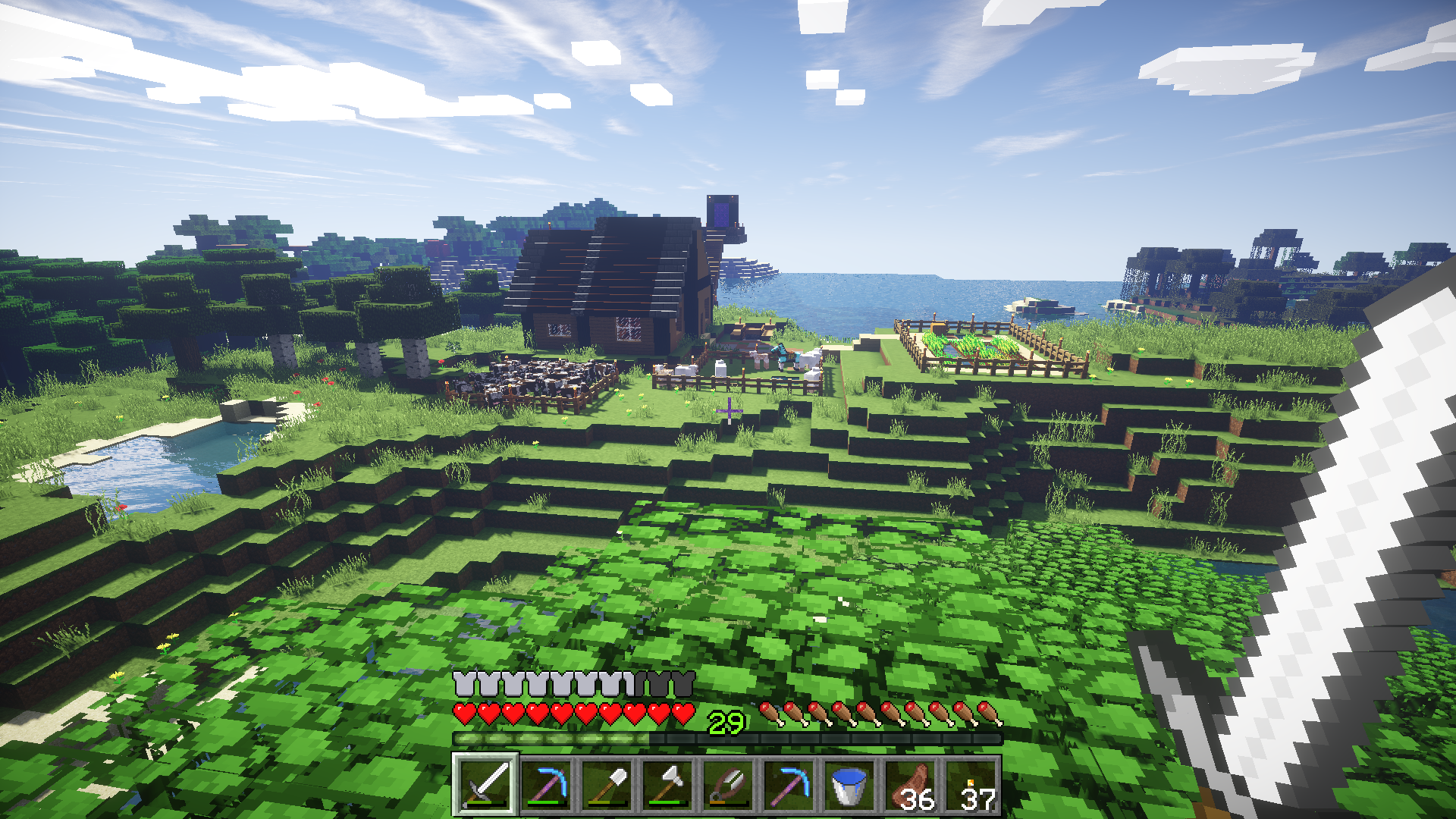This screenshot has width=1456, height=819.
Task: Choose the cooked meat stack of 36
Action: 910,785
